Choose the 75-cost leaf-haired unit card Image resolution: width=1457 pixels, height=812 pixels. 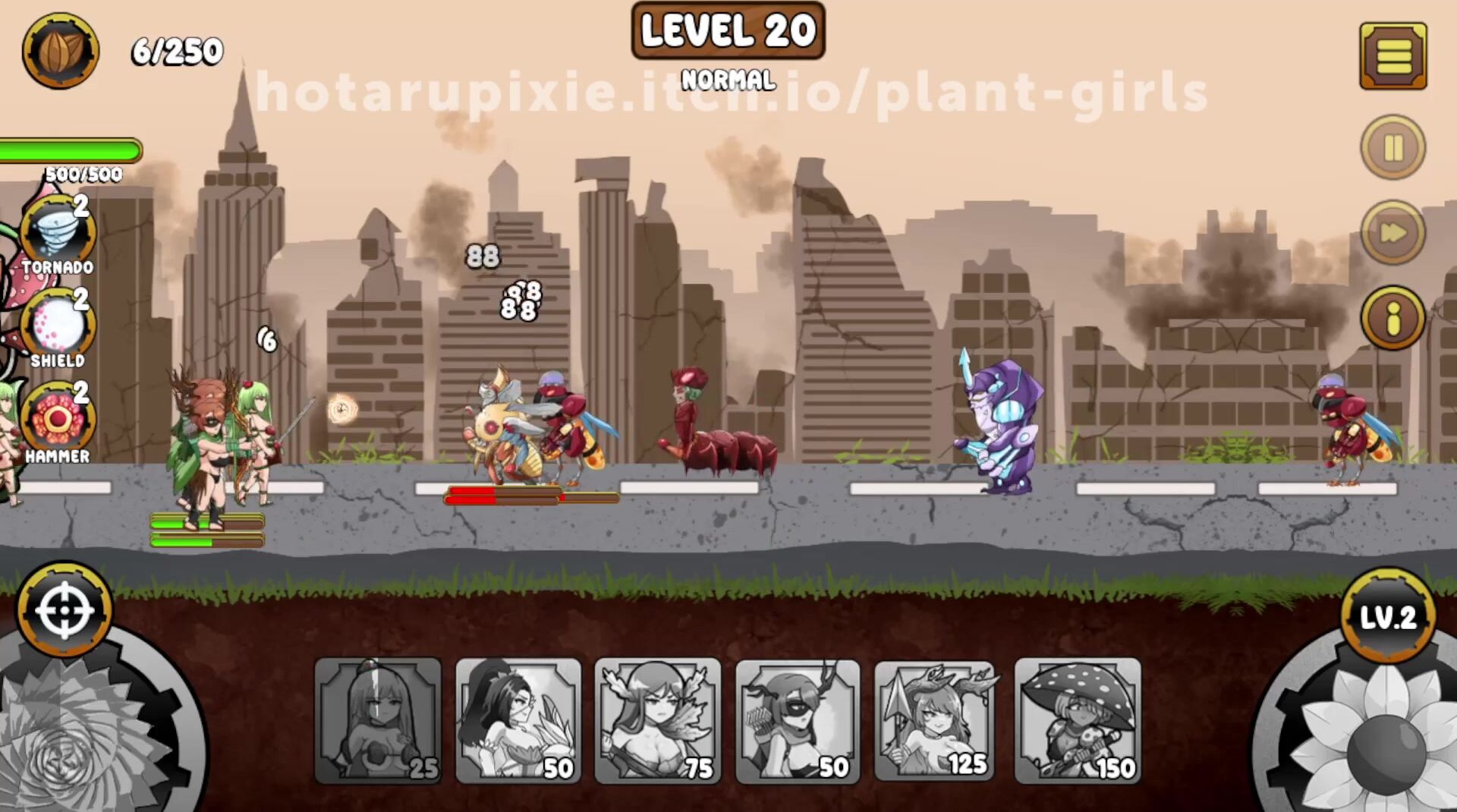tap(658, 720)
